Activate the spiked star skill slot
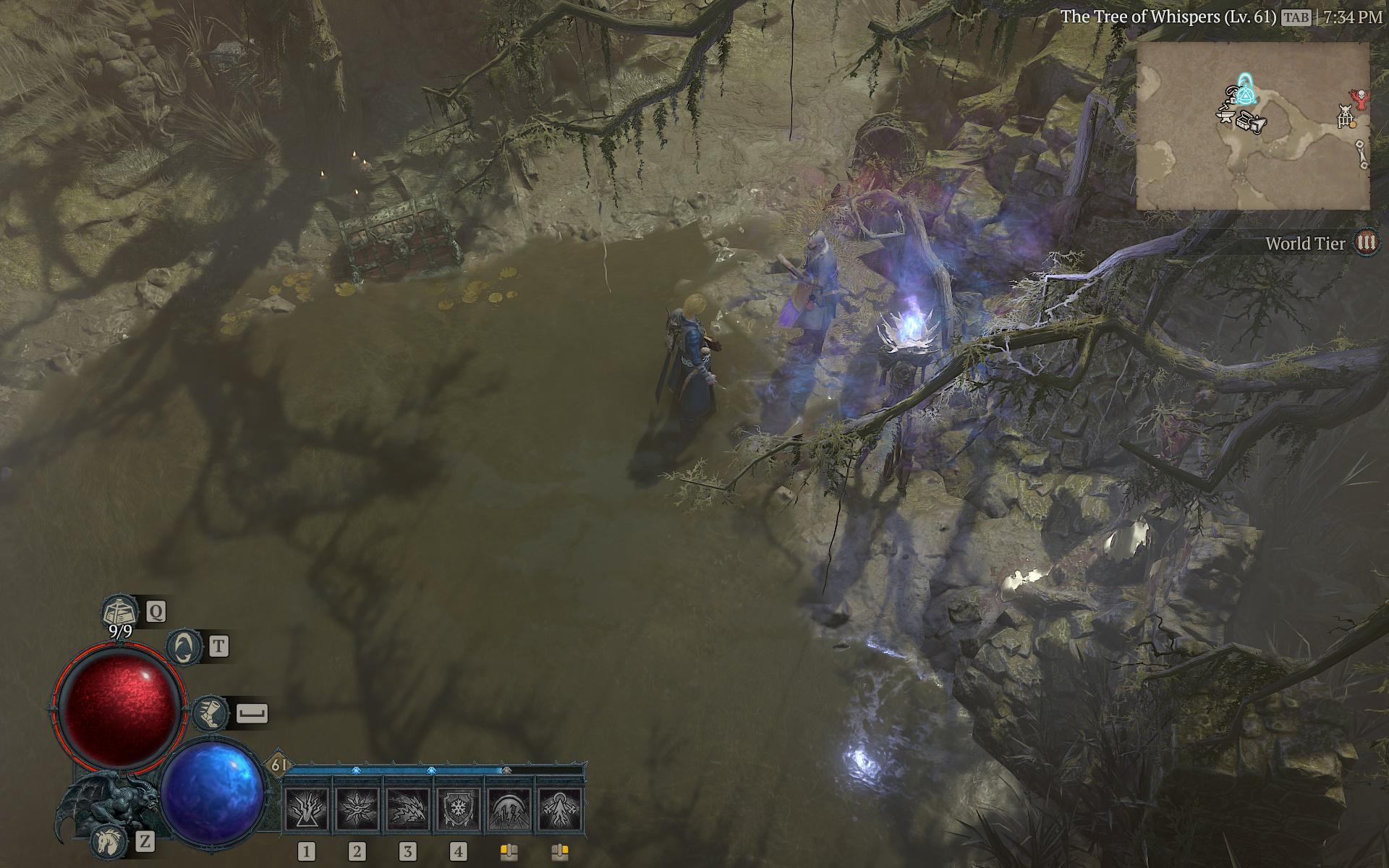The height and width of the screenshot is (868, 1389). (357, 809)
